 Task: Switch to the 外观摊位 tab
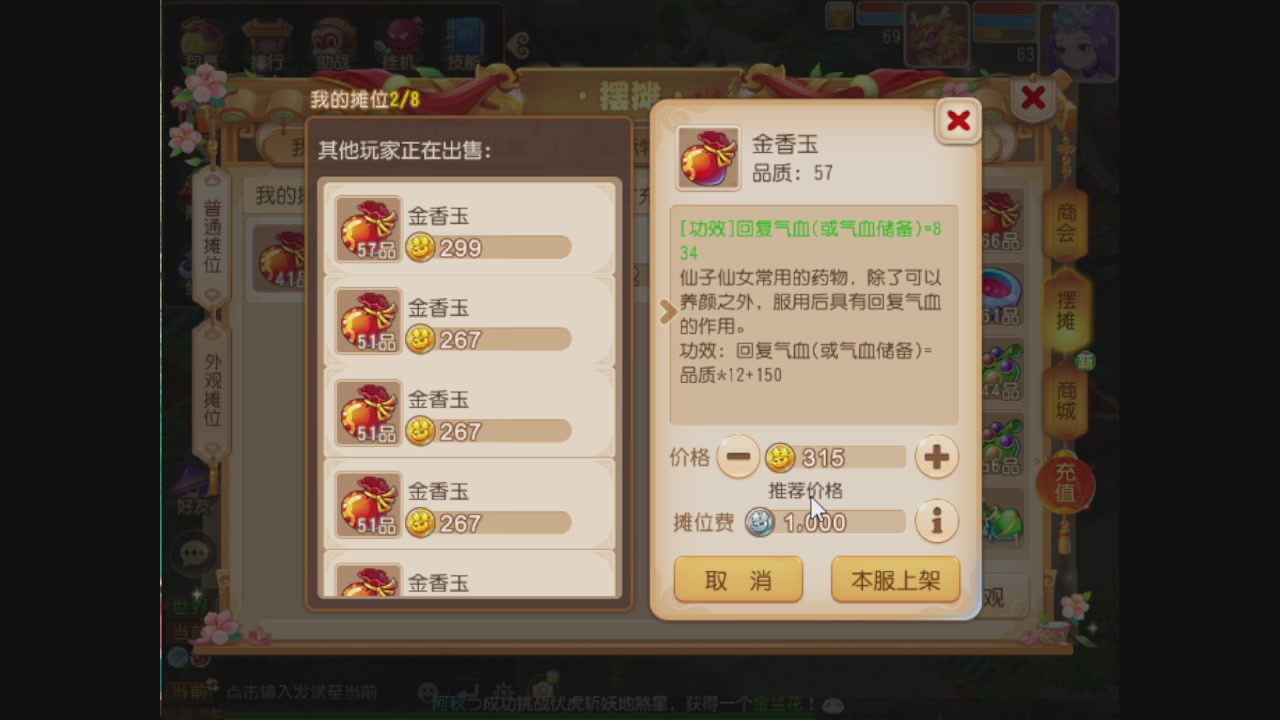tap(211, 383)
